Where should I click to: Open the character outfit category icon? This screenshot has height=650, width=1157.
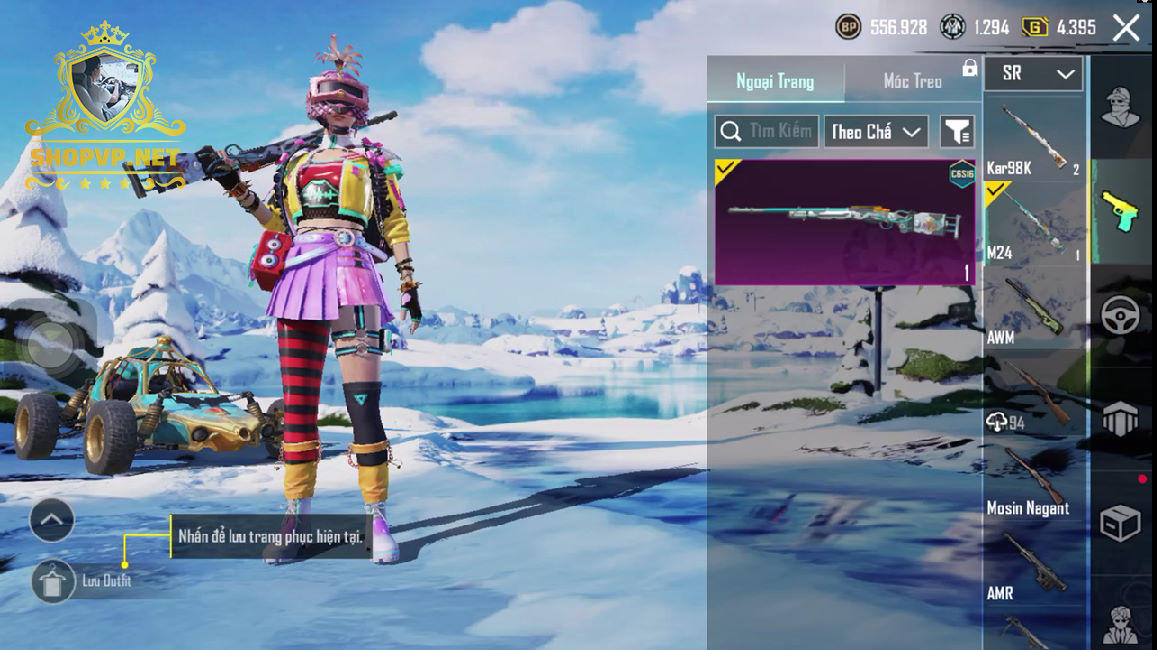click(x=1121, y=108)
